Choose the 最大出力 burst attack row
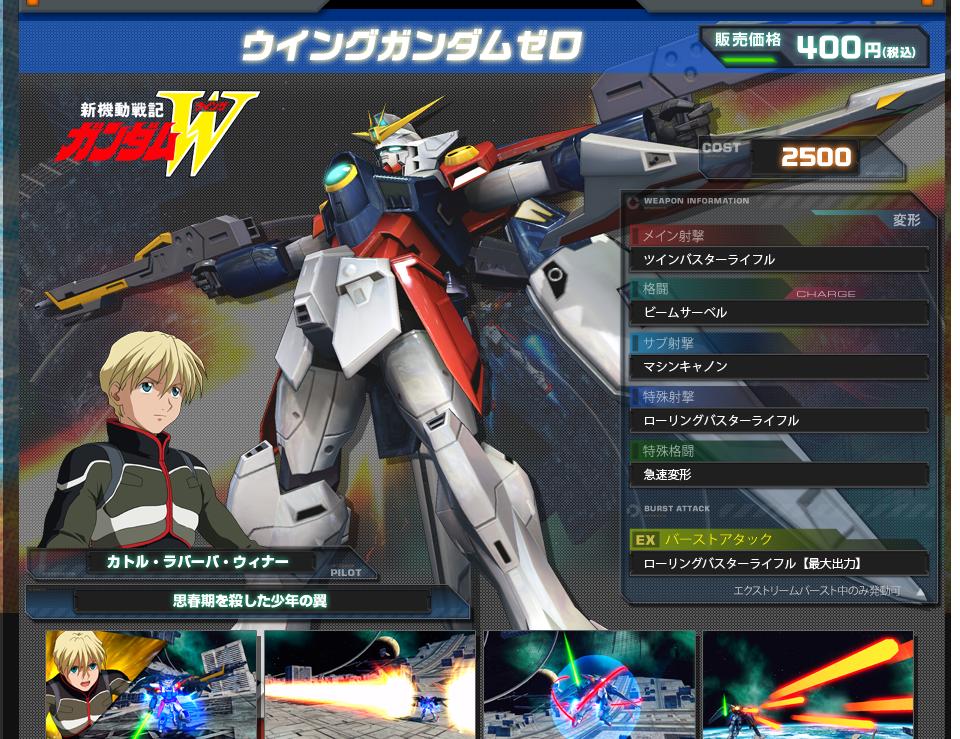This screenshot has width=960, height=739. 778,564
